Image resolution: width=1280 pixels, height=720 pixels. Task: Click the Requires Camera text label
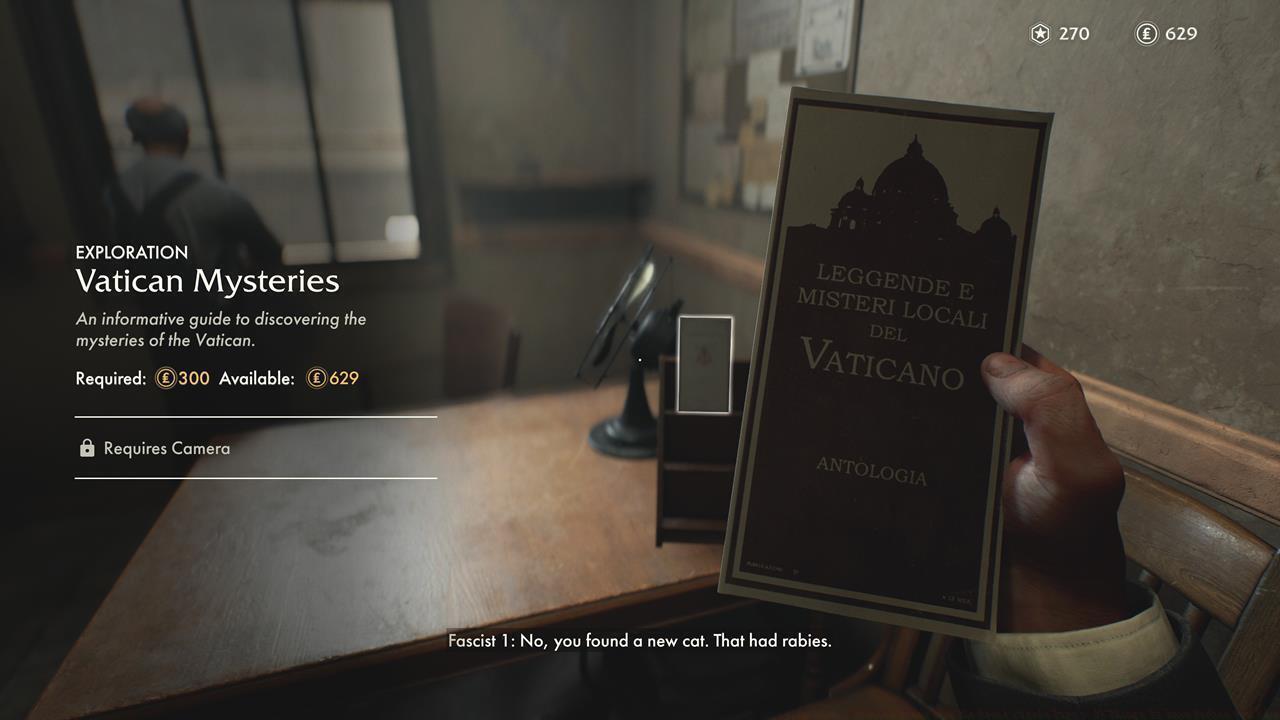click(167, 448)
